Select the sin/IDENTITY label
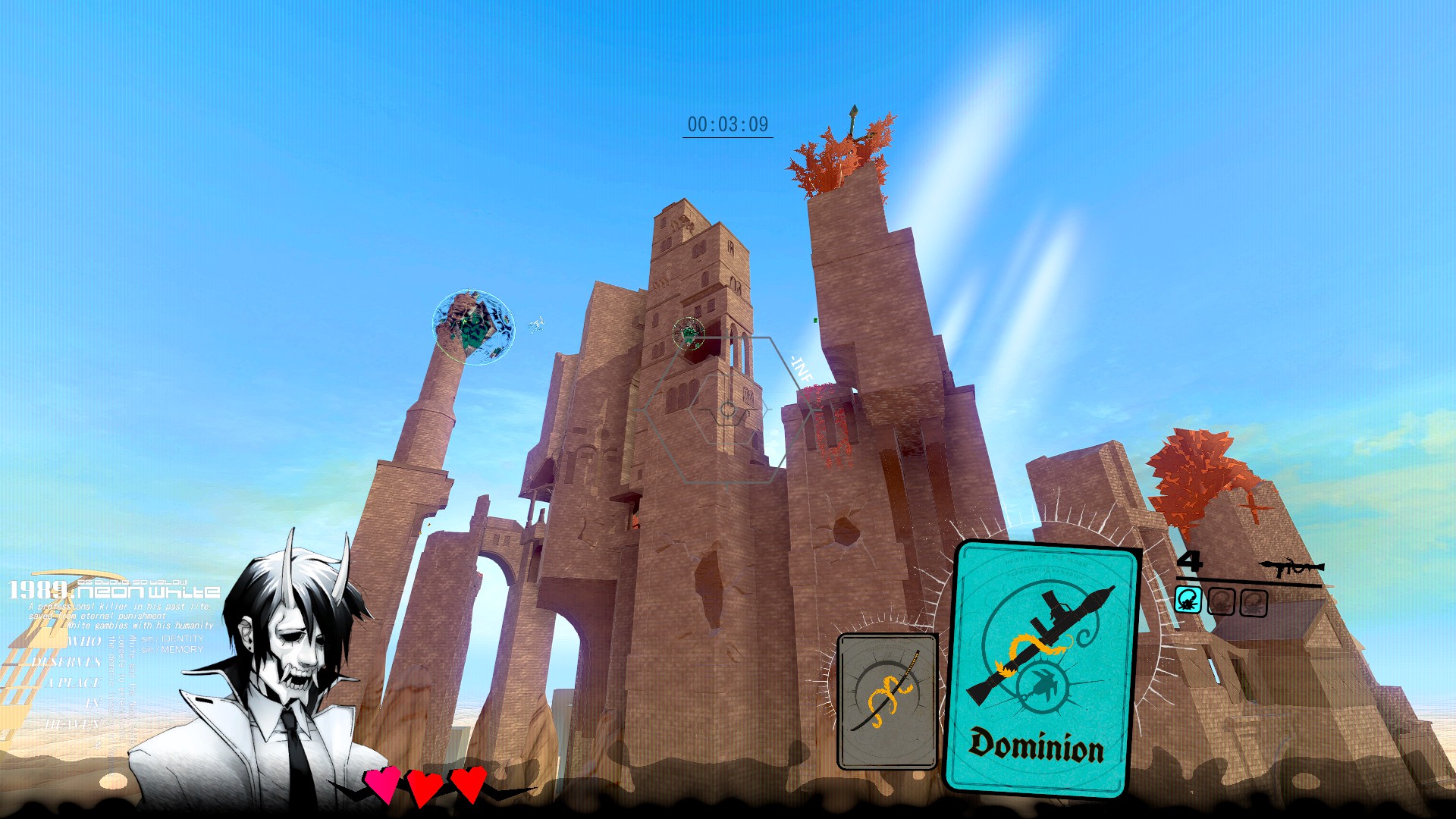The height and width of the screenshot is (819, 1456). point(172,639)
